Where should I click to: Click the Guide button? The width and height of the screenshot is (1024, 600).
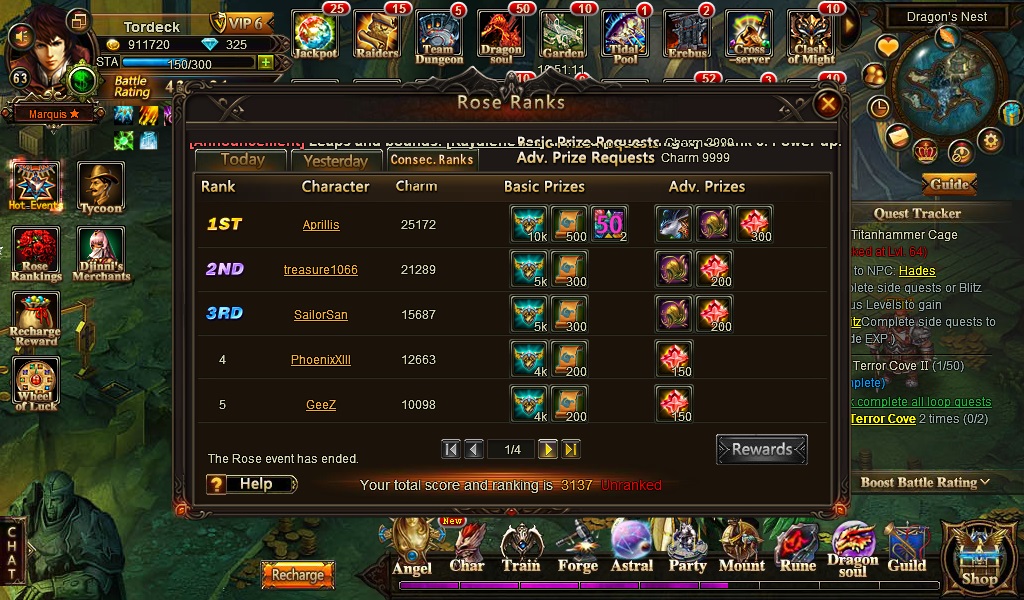[x=949, y=184]
